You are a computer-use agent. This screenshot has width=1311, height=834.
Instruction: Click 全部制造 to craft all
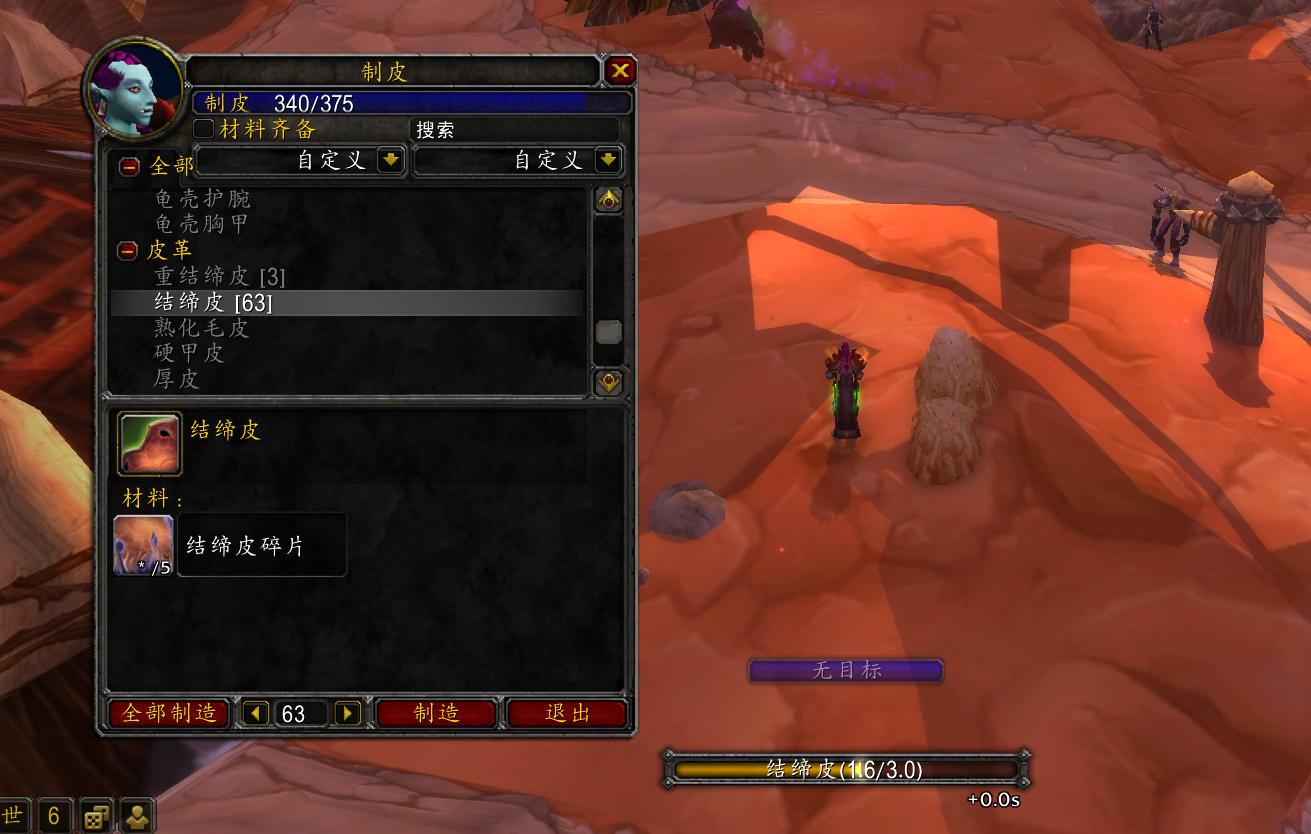tap(168, 713)
